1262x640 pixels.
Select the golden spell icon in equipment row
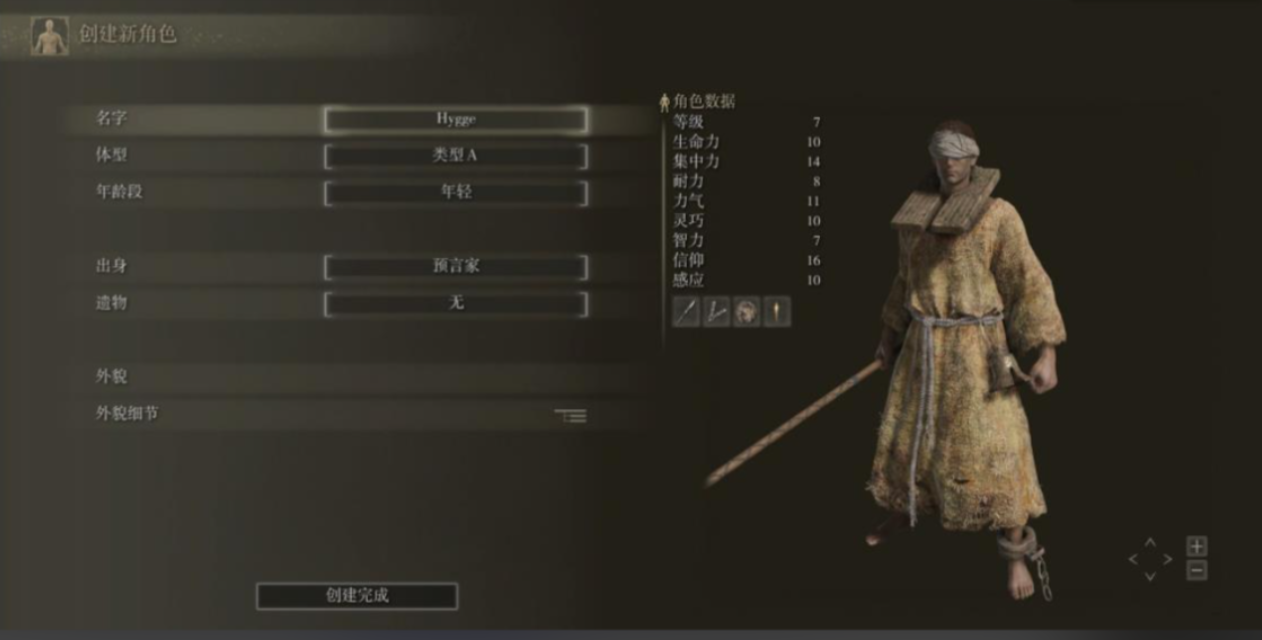777,312
